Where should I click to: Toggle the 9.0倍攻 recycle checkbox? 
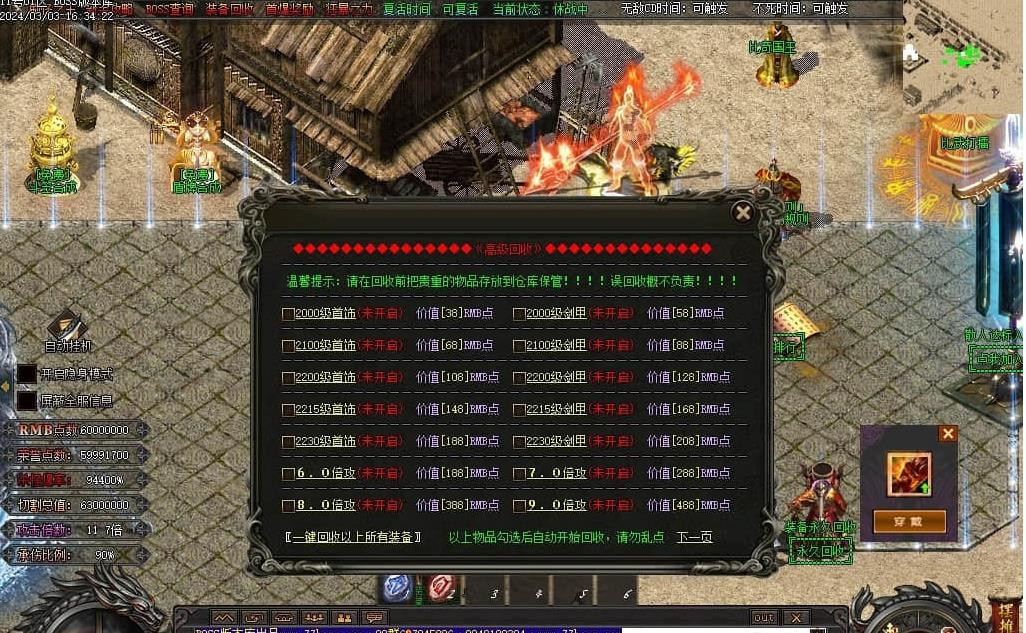tap(519, 506)
